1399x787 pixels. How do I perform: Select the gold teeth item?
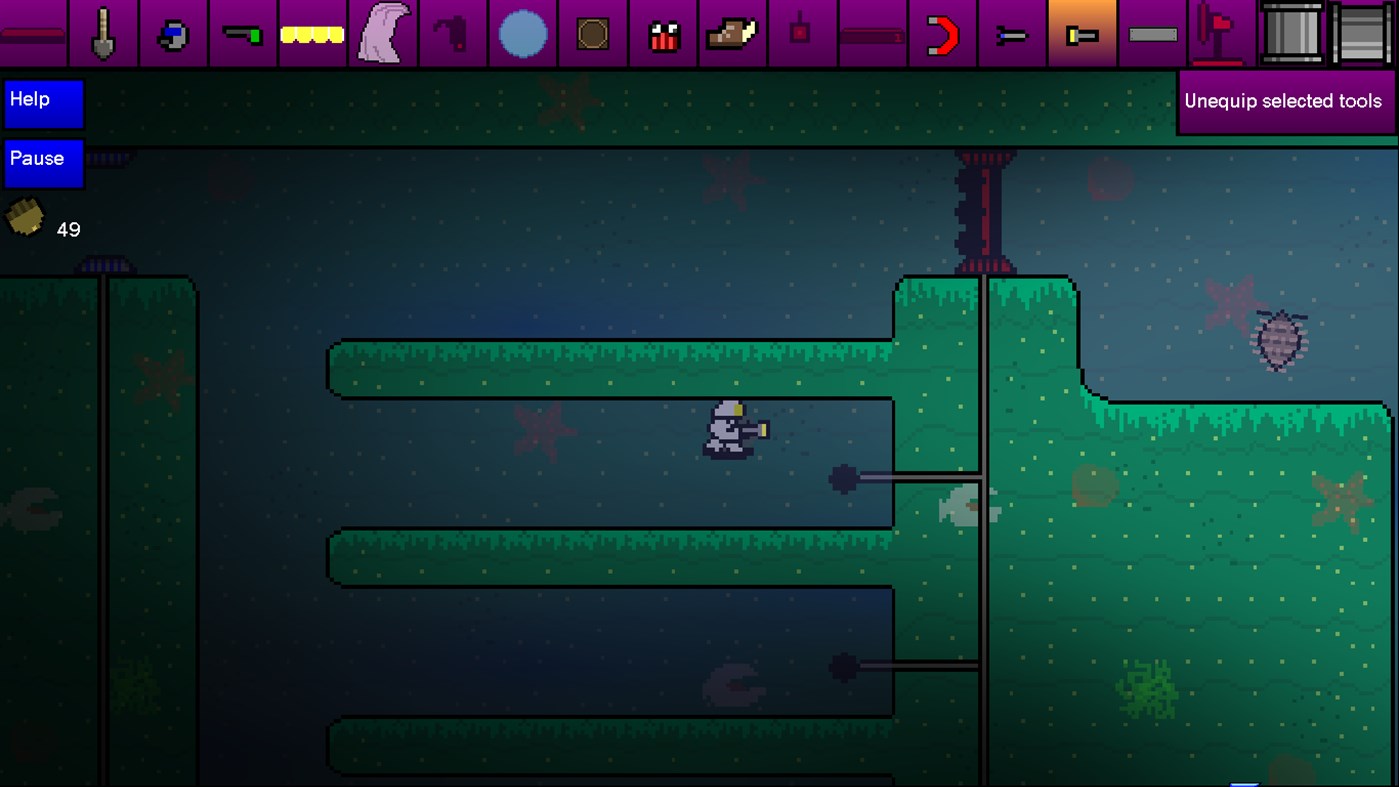313,32
